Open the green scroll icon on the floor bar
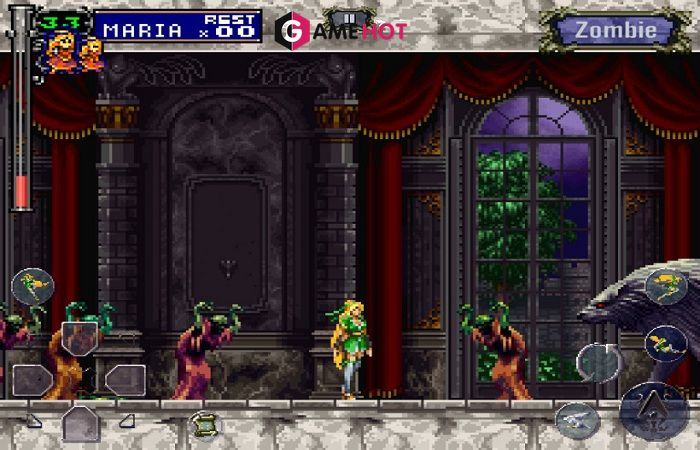This screenshot has width=700, height=450. (205, 423)
